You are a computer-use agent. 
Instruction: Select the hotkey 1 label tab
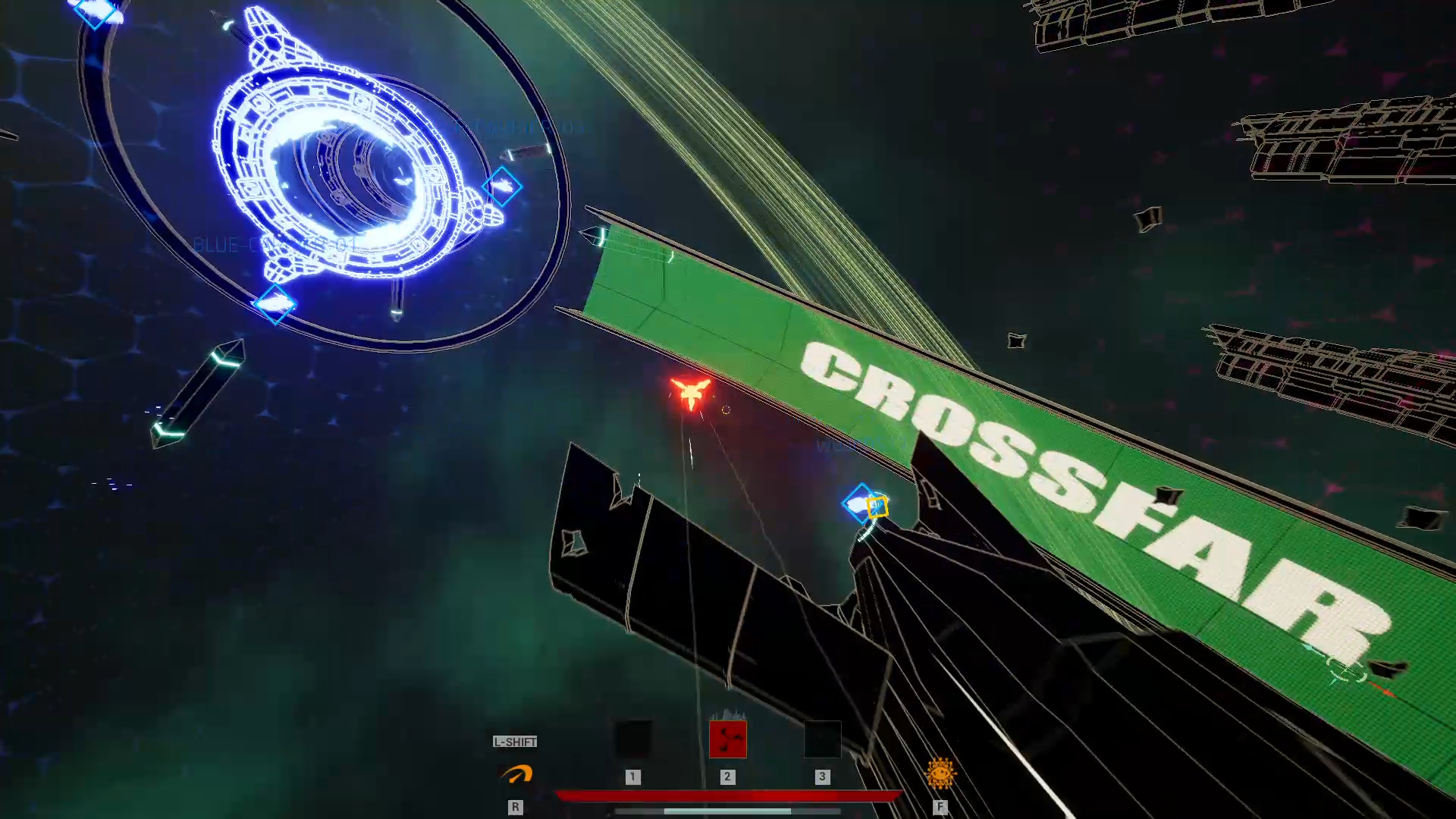634,777
